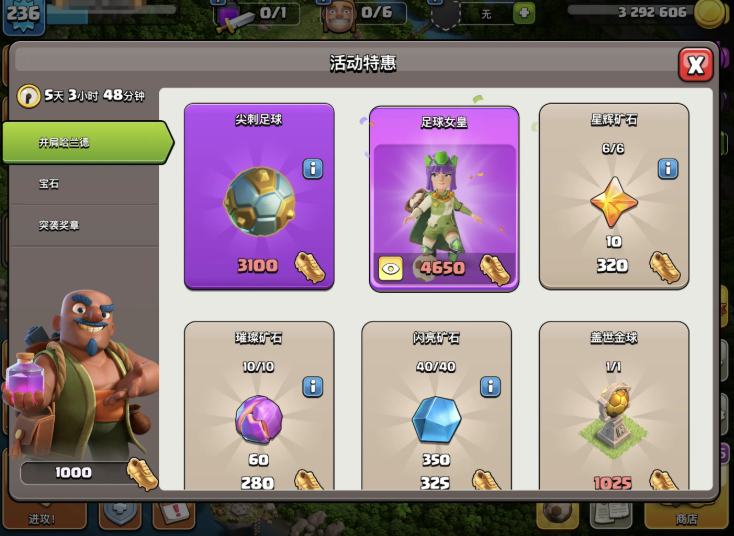Select the 足球女皇 queen skin offer
This screenshot has height=536, width=734.
pyautogui.click(x=444, y=198)
